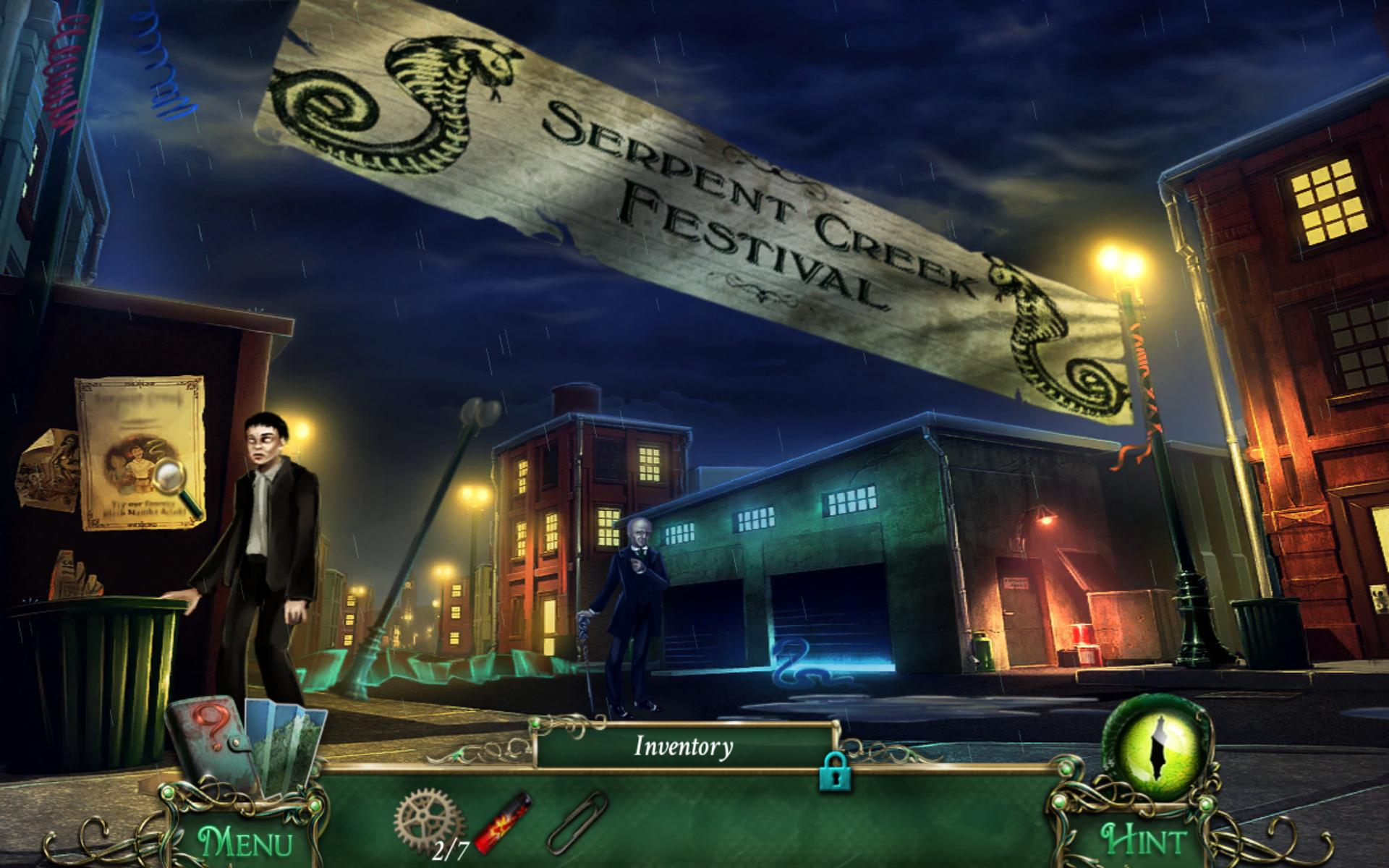Viewport: 1389px width, 868px height.
Task: Click the Inventory label bar
Action: 683,746
